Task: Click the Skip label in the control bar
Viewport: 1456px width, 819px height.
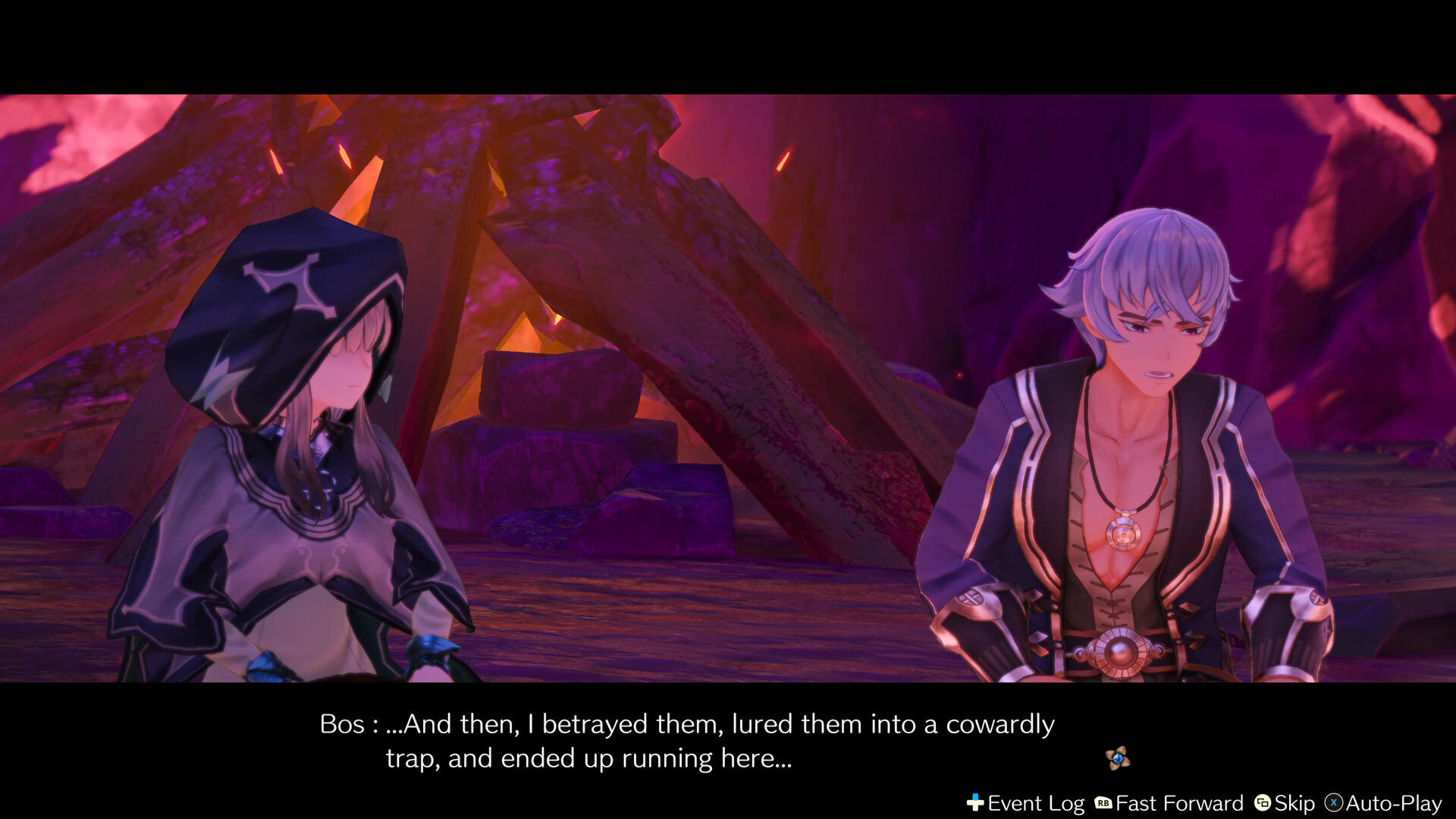Action: coord(1294,802)
